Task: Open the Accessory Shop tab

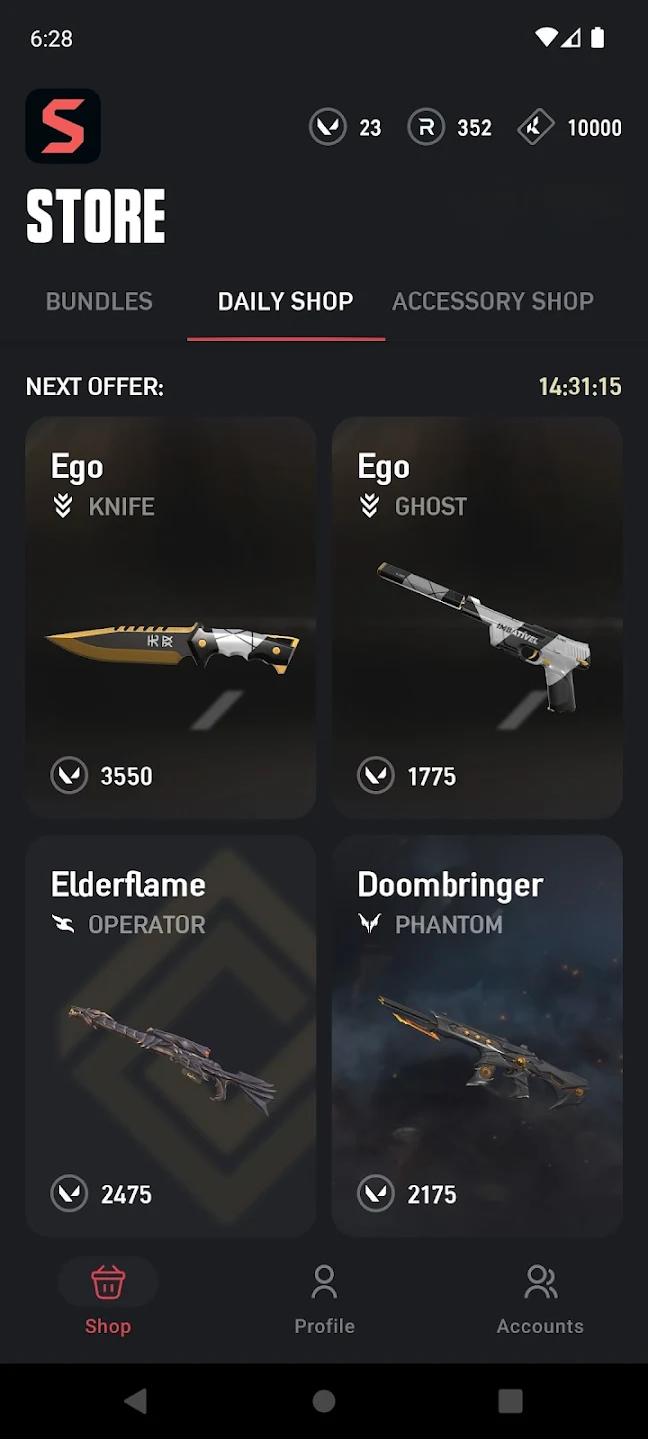Action: [493, 301]
